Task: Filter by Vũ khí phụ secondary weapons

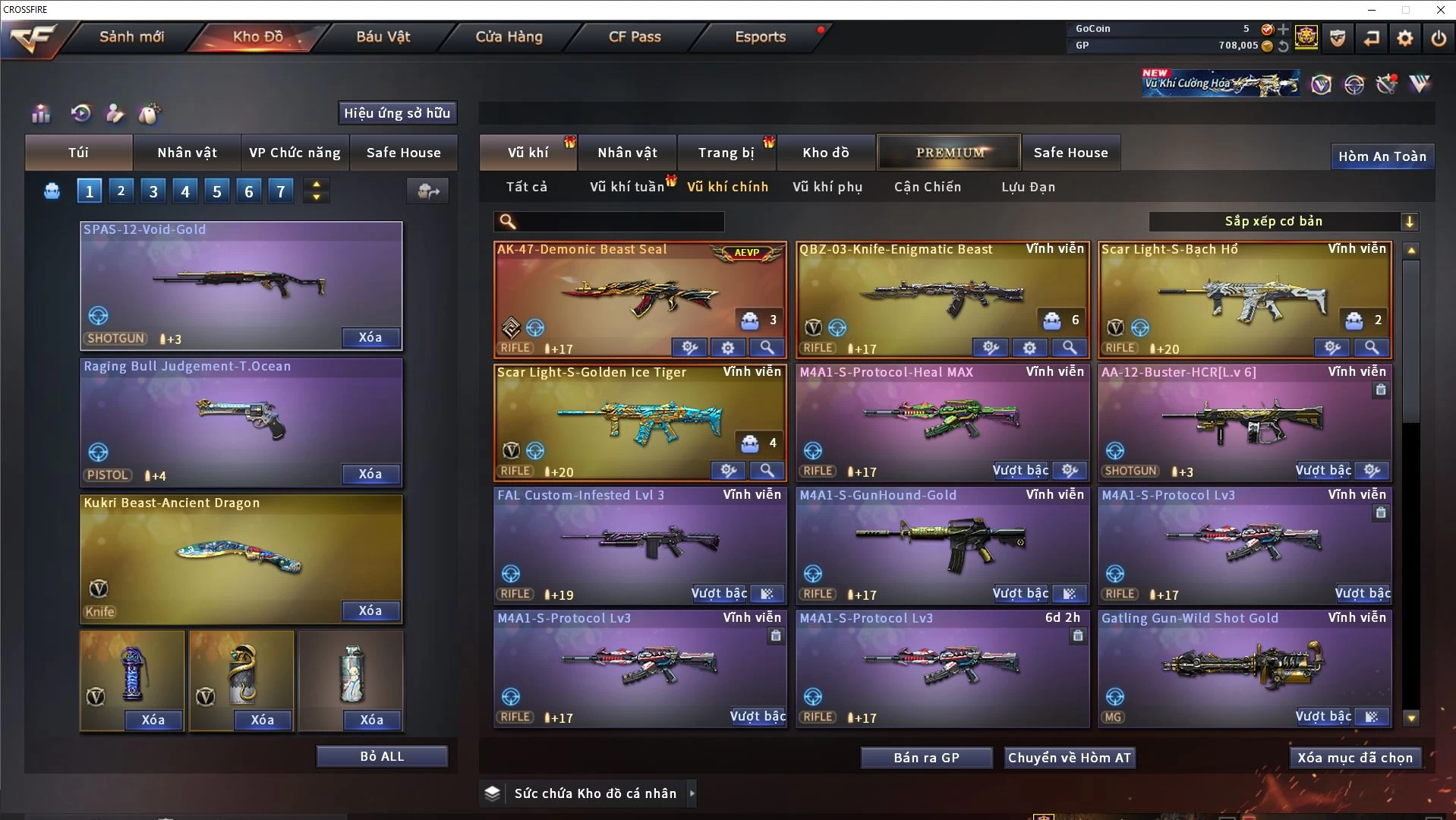Action: pyautogui.click(x=827, y=187)
